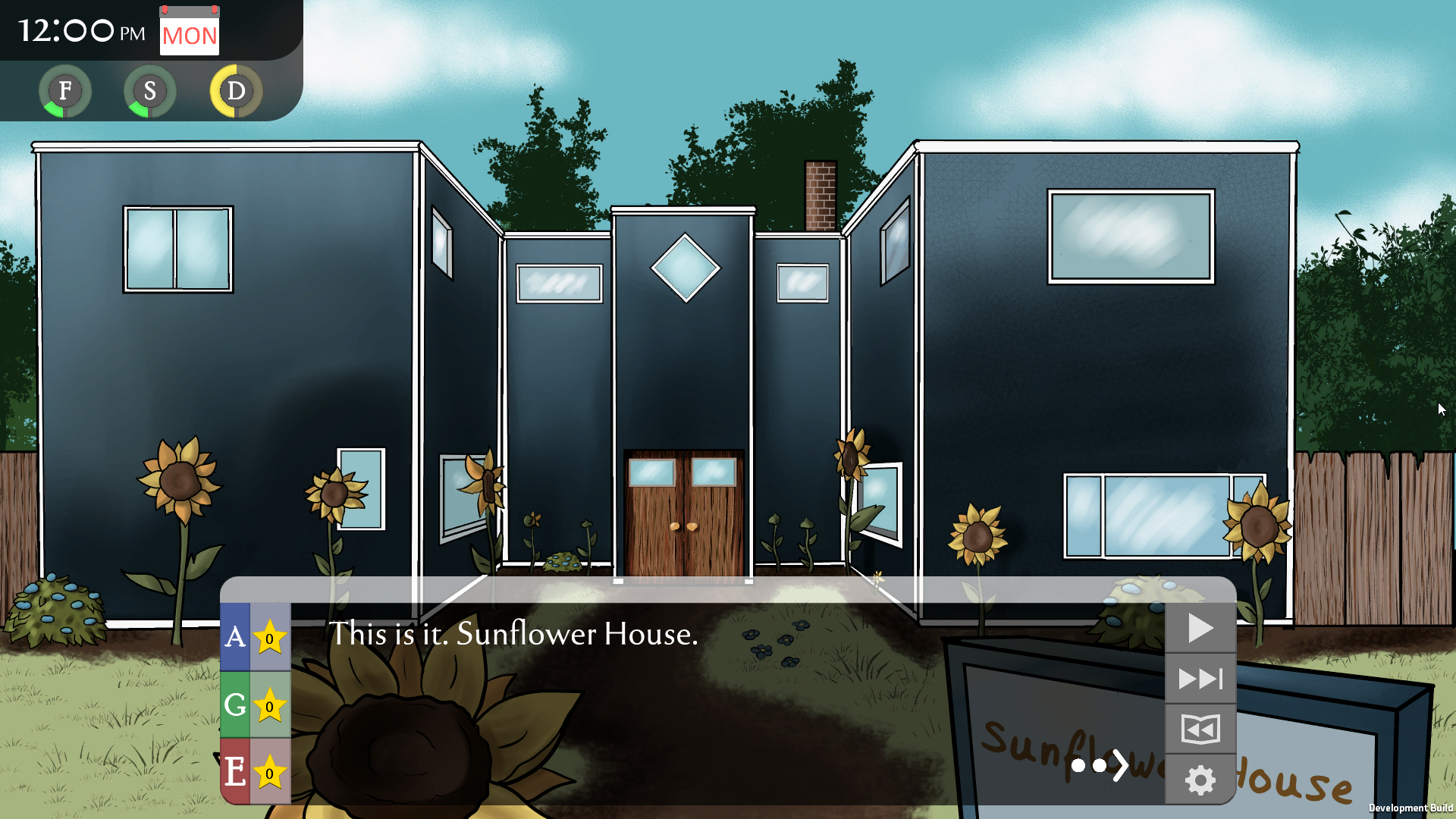This screenshot has height=819, width=1456.
Task: Advance dialogue with the arrow indicator
Action: point(1119,765)
